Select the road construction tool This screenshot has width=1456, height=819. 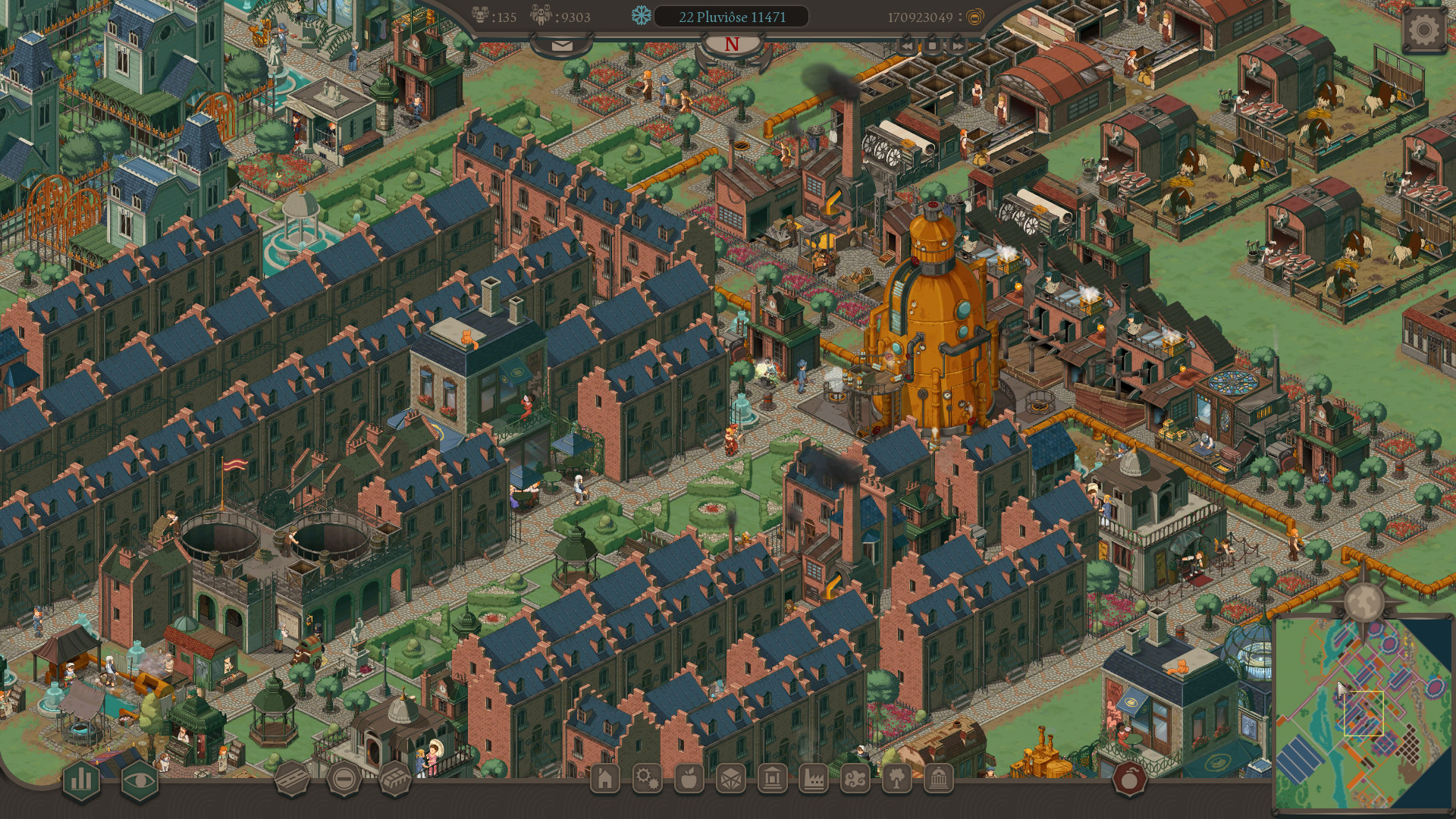click(x=292, y=780)
